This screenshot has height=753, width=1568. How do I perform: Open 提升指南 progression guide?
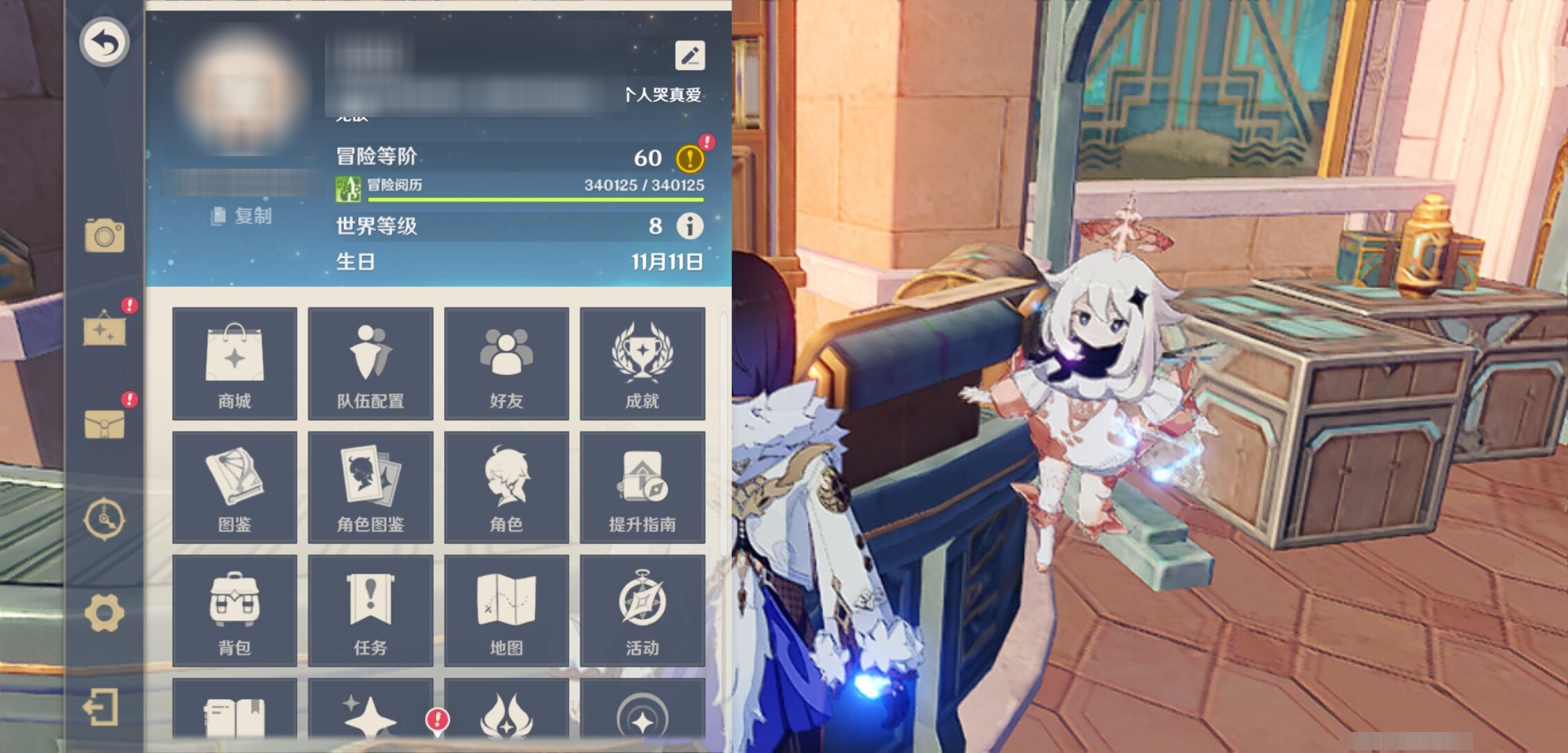click(x=642, y=487)
